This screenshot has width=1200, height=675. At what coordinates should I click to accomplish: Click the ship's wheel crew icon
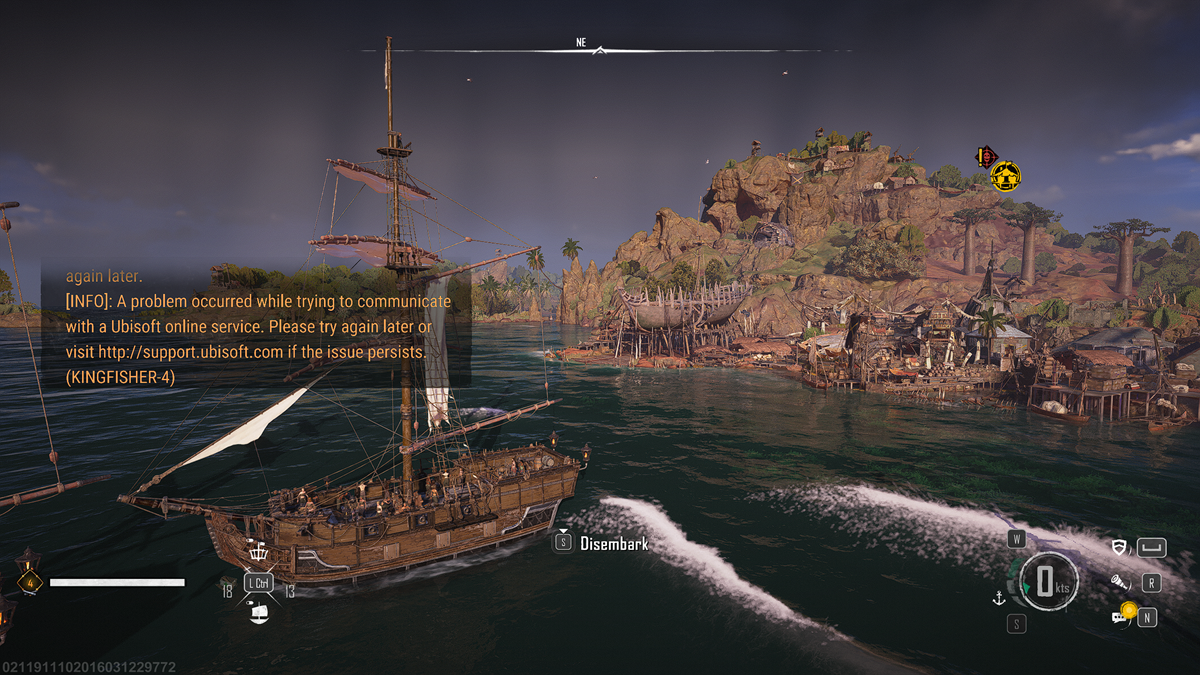258,553
